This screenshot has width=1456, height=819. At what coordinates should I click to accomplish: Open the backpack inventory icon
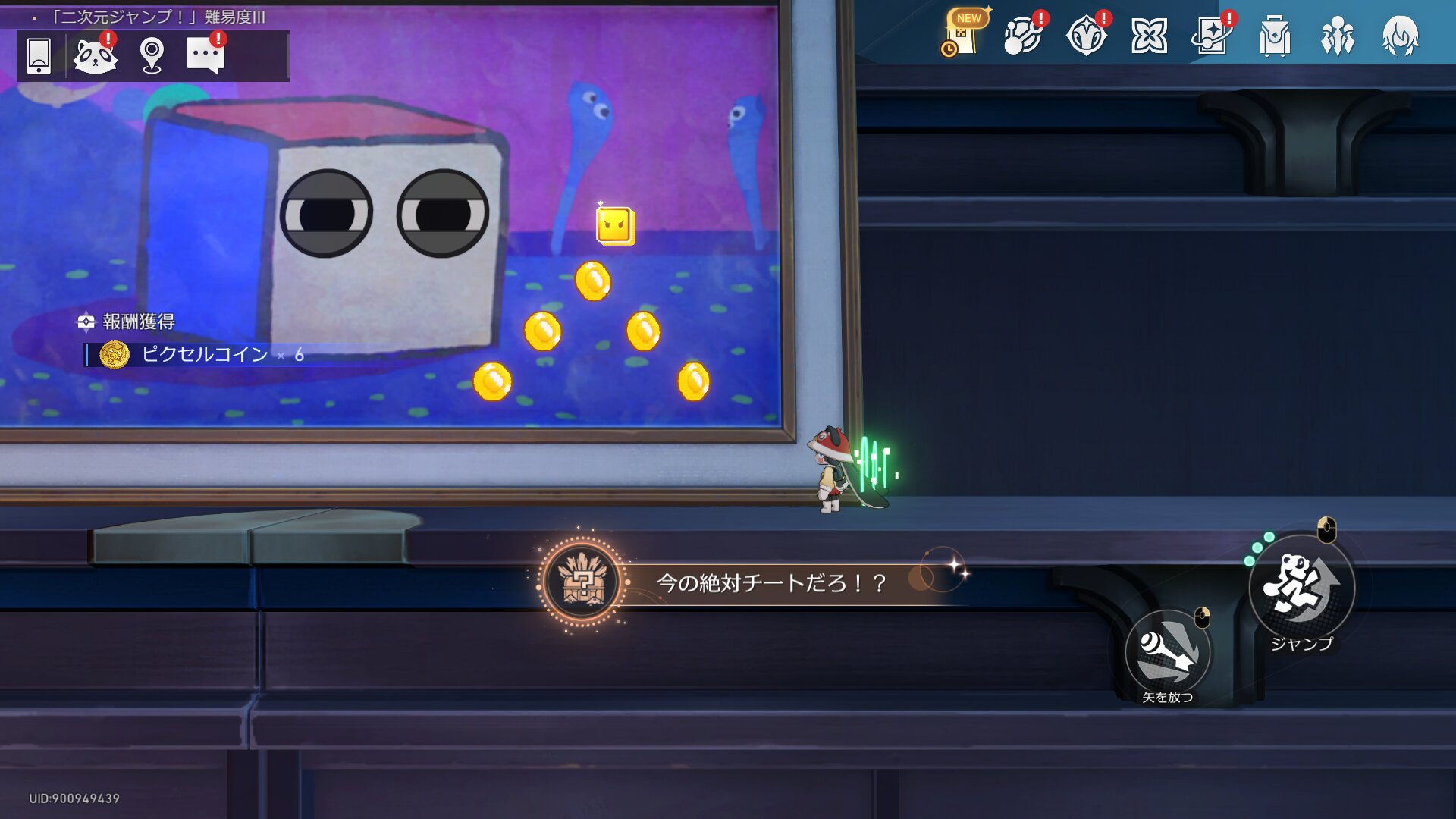tap(1275, 35)
